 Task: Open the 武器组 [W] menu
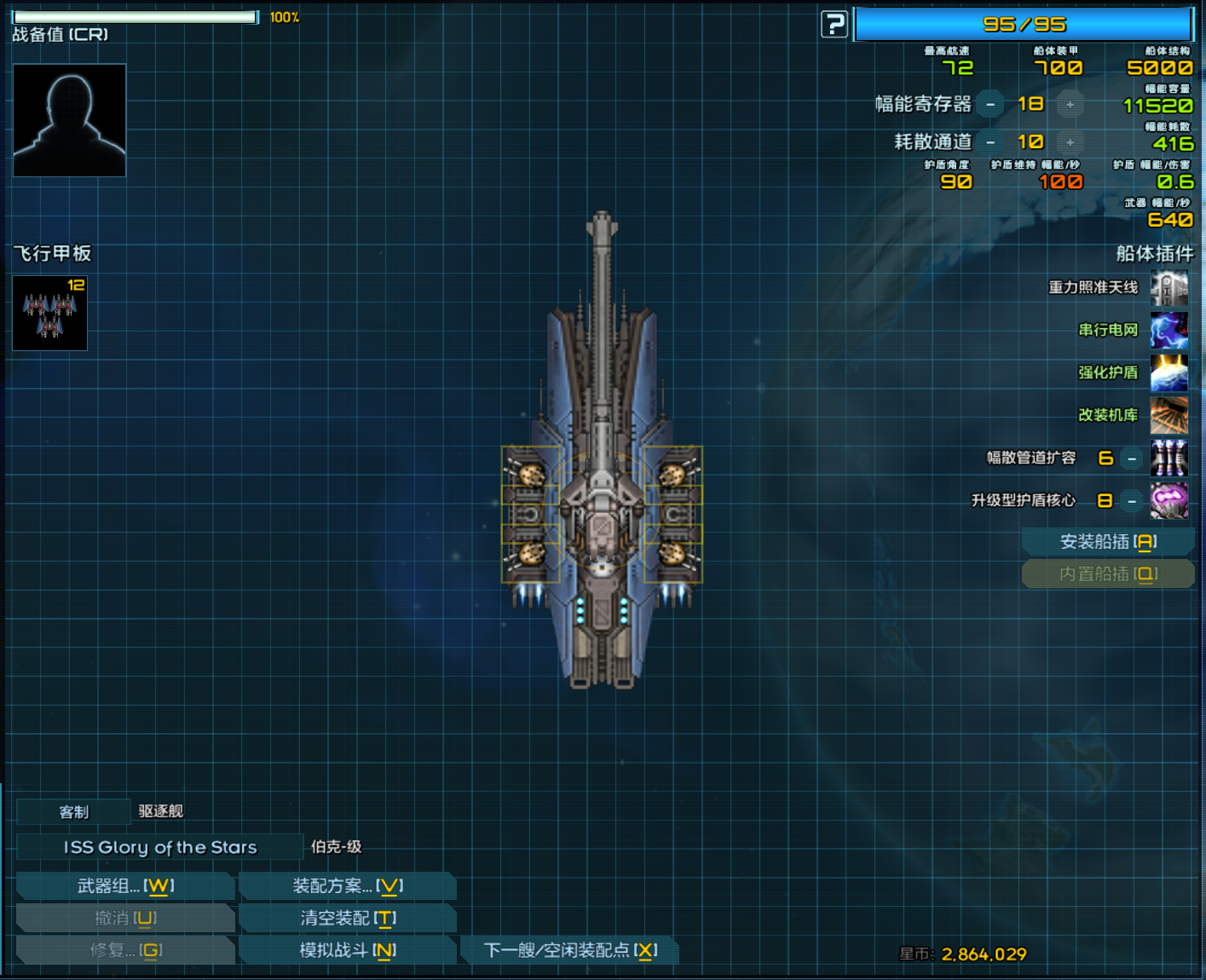click(x=124, y=886)
